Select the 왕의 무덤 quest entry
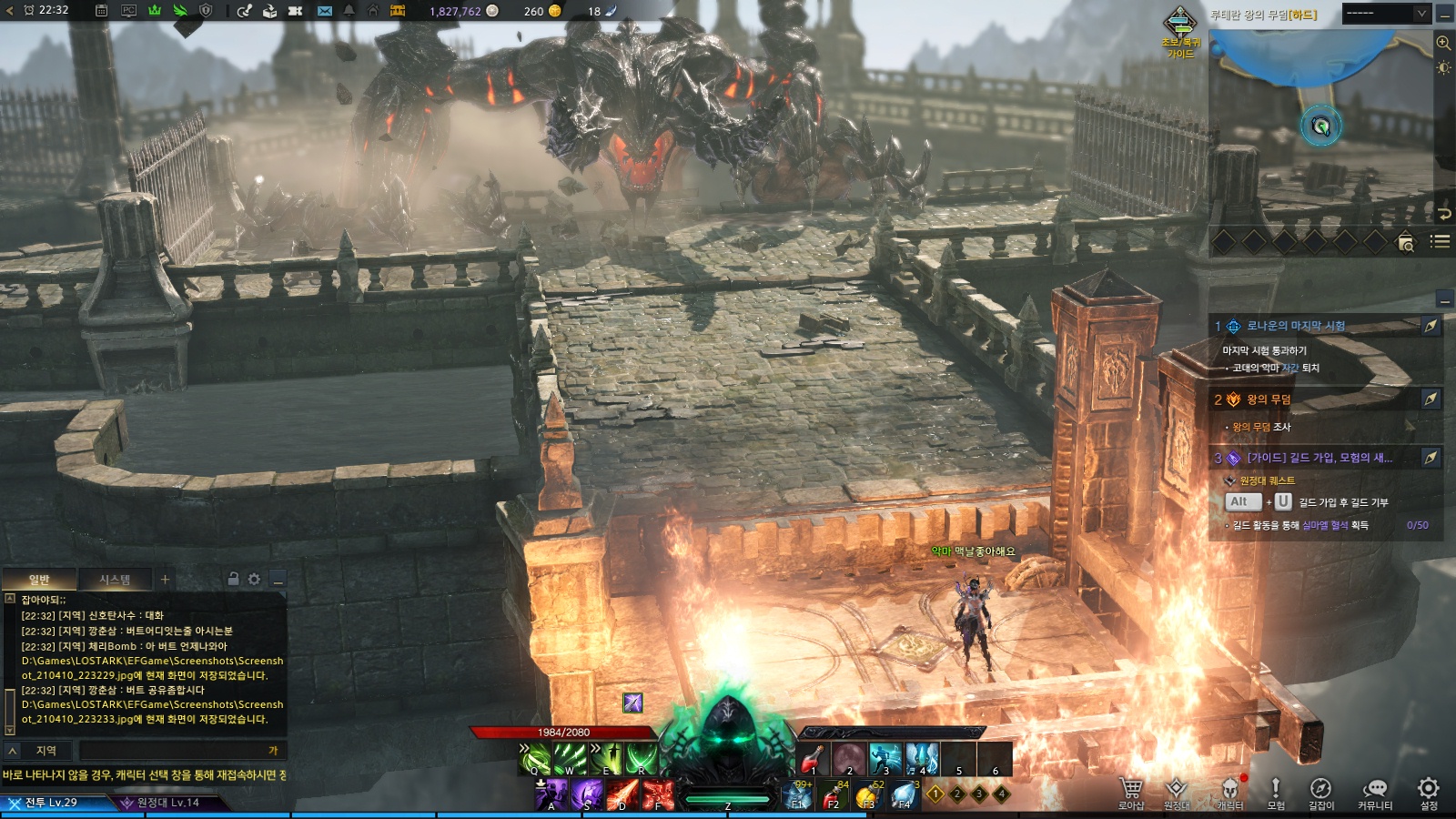This screenshot has height=819, width=1456. (x=1269, y=399)
